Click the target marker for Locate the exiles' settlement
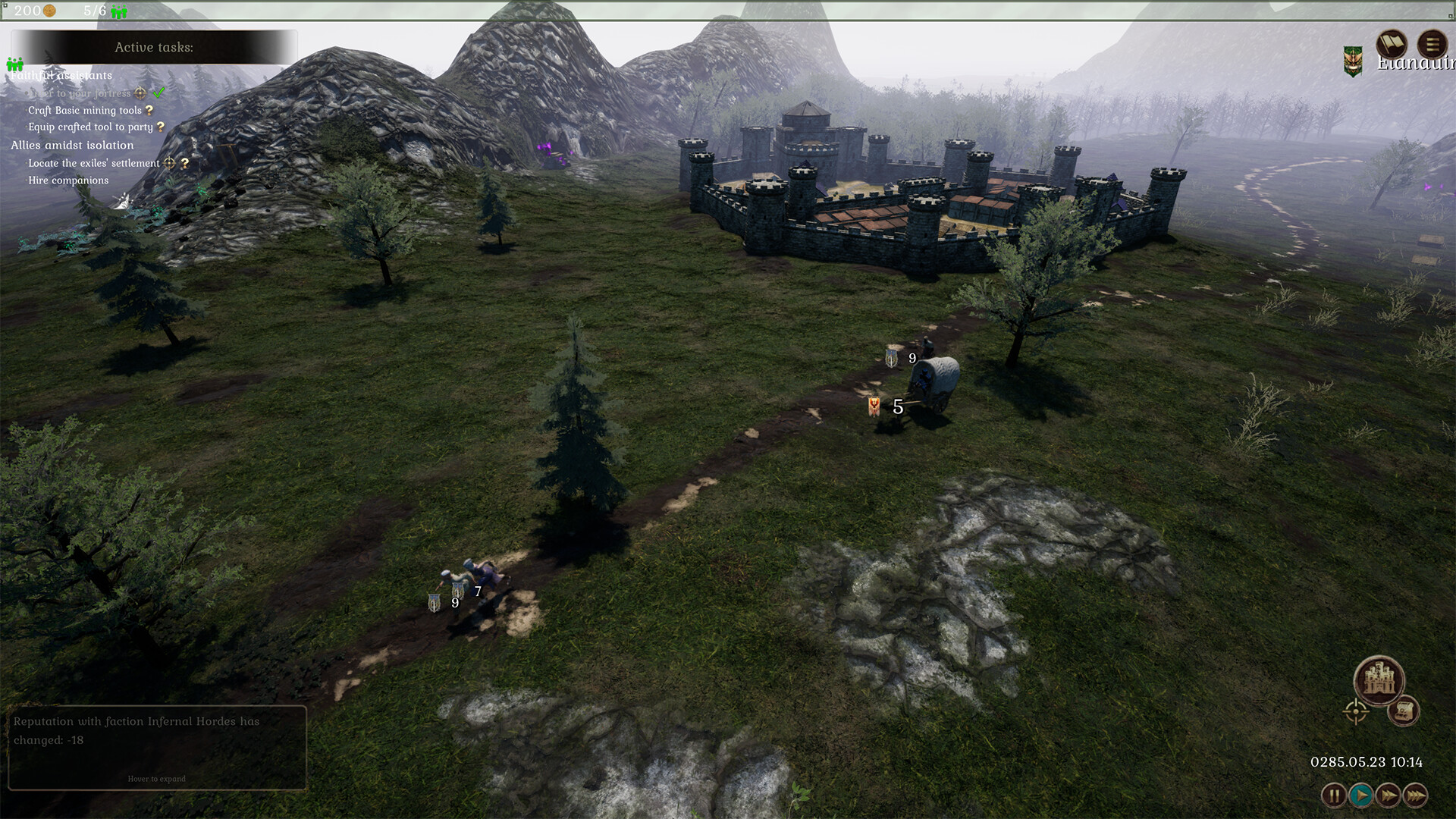The image size is (1456, 819). click(x=169, y=163)
